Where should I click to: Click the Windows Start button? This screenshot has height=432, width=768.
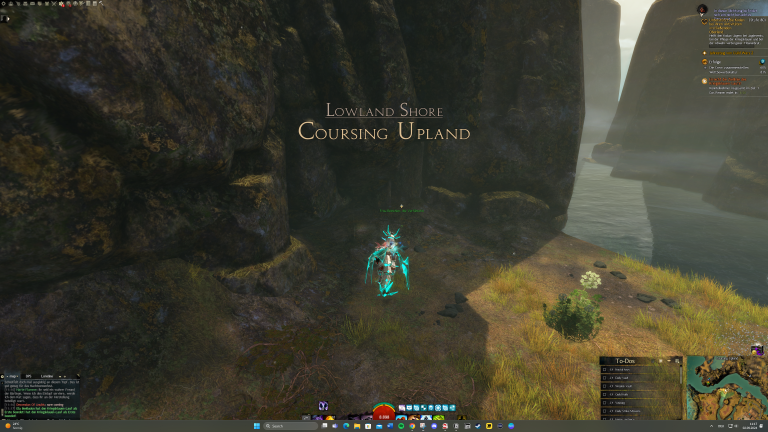(256, 426)
